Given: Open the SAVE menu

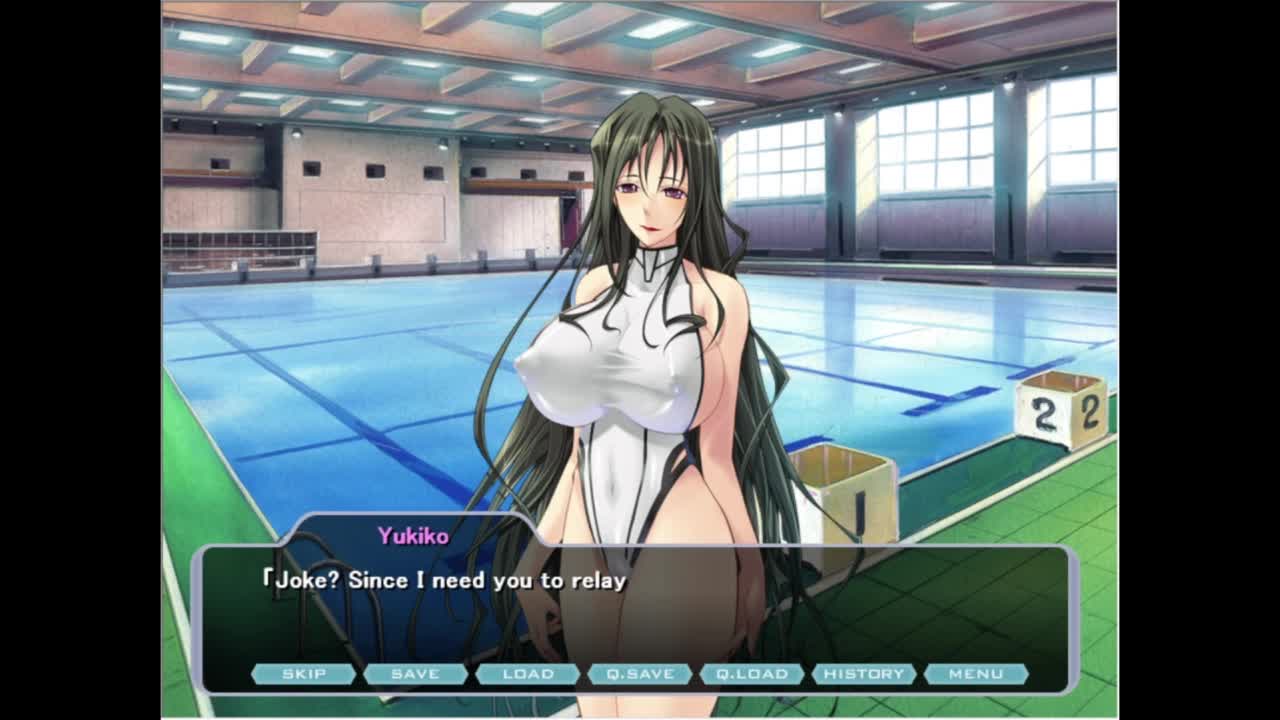Looking at the screenshot, I should [416, 674].
